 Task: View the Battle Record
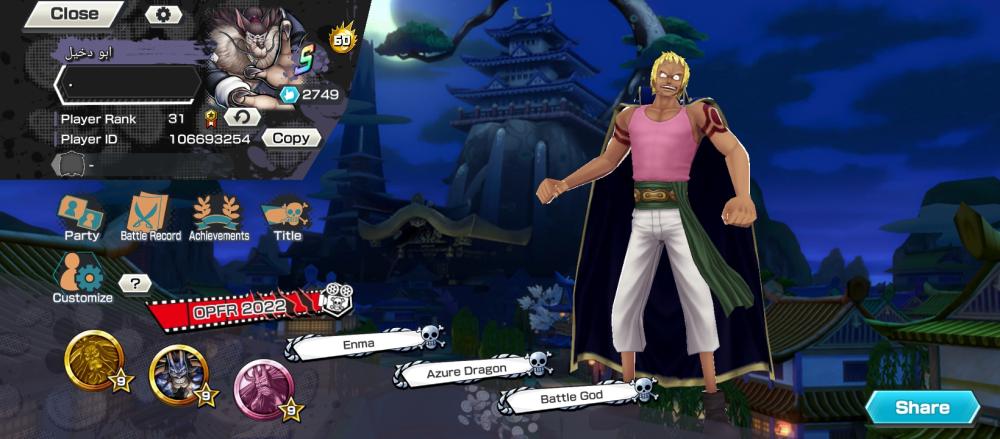[150, 217]
